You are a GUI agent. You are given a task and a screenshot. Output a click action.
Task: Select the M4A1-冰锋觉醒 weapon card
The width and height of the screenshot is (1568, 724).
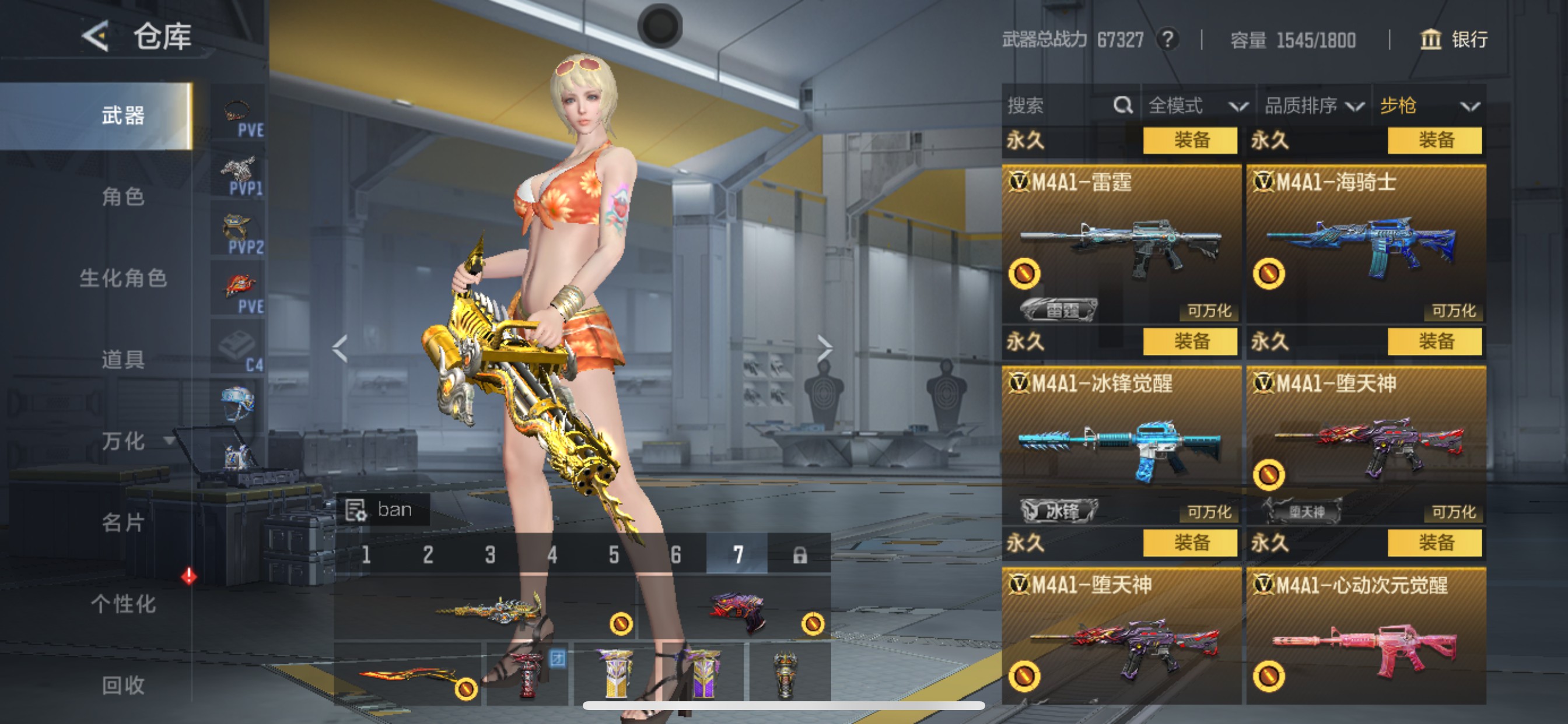1121,445
